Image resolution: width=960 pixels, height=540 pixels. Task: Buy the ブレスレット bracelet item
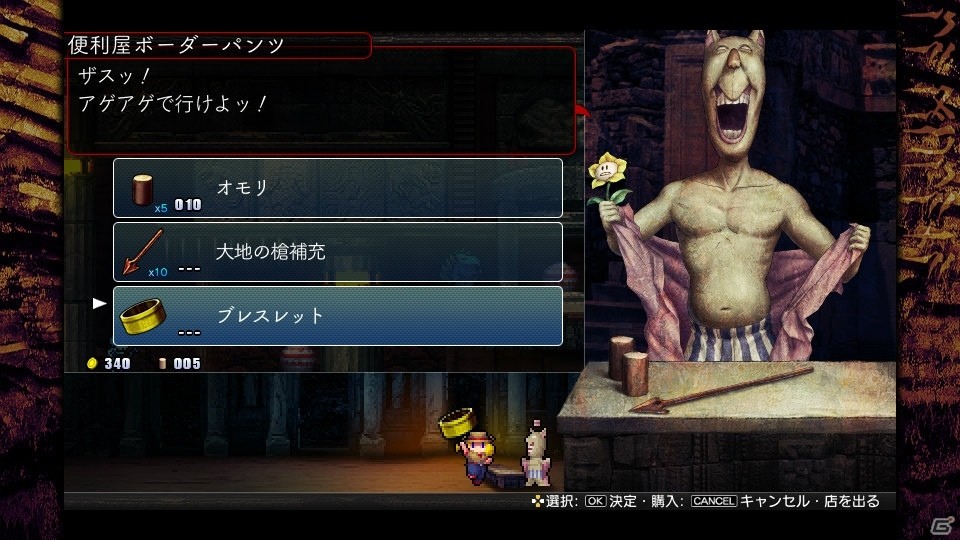338,316
